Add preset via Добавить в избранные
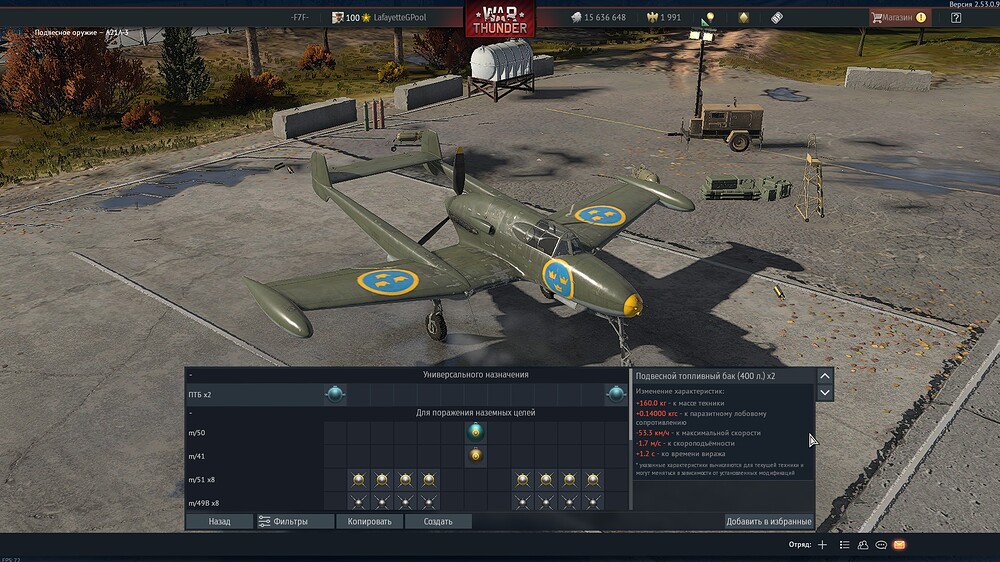This screenshot has width=1000, height=562. pos(768,521)
